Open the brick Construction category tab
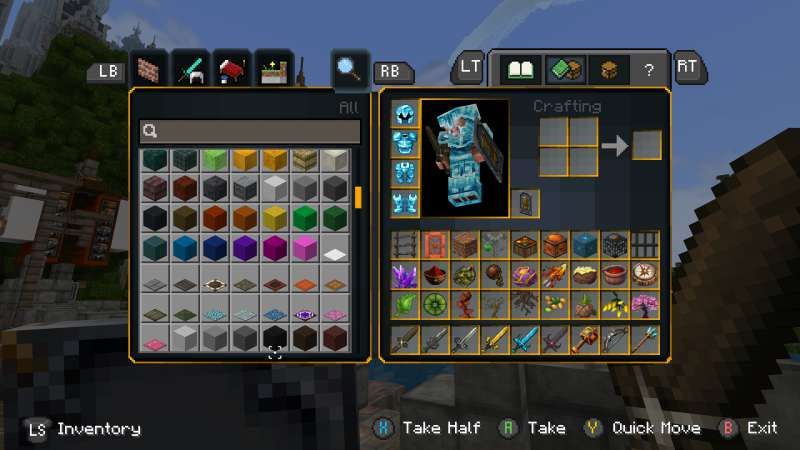 pyautogui.click(x=148, y=69)
